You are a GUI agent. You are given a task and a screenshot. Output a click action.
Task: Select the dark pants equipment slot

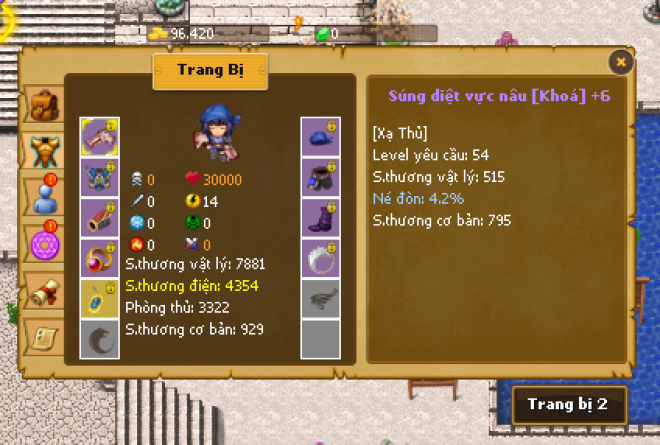320,177
